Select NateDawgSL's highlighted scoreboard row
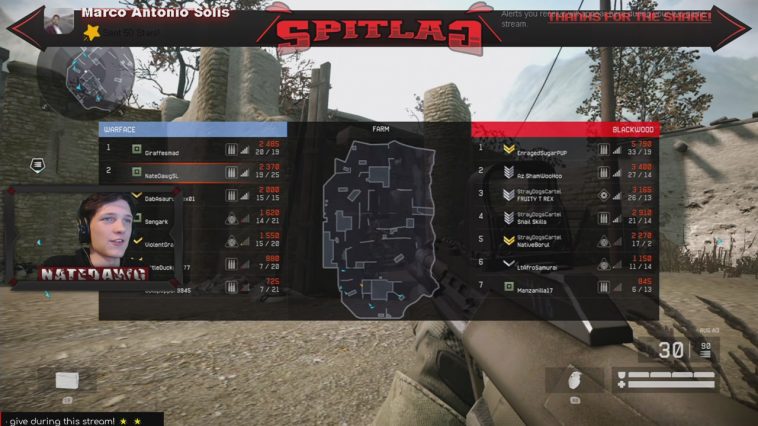The image size is (758, 426). 195,172
